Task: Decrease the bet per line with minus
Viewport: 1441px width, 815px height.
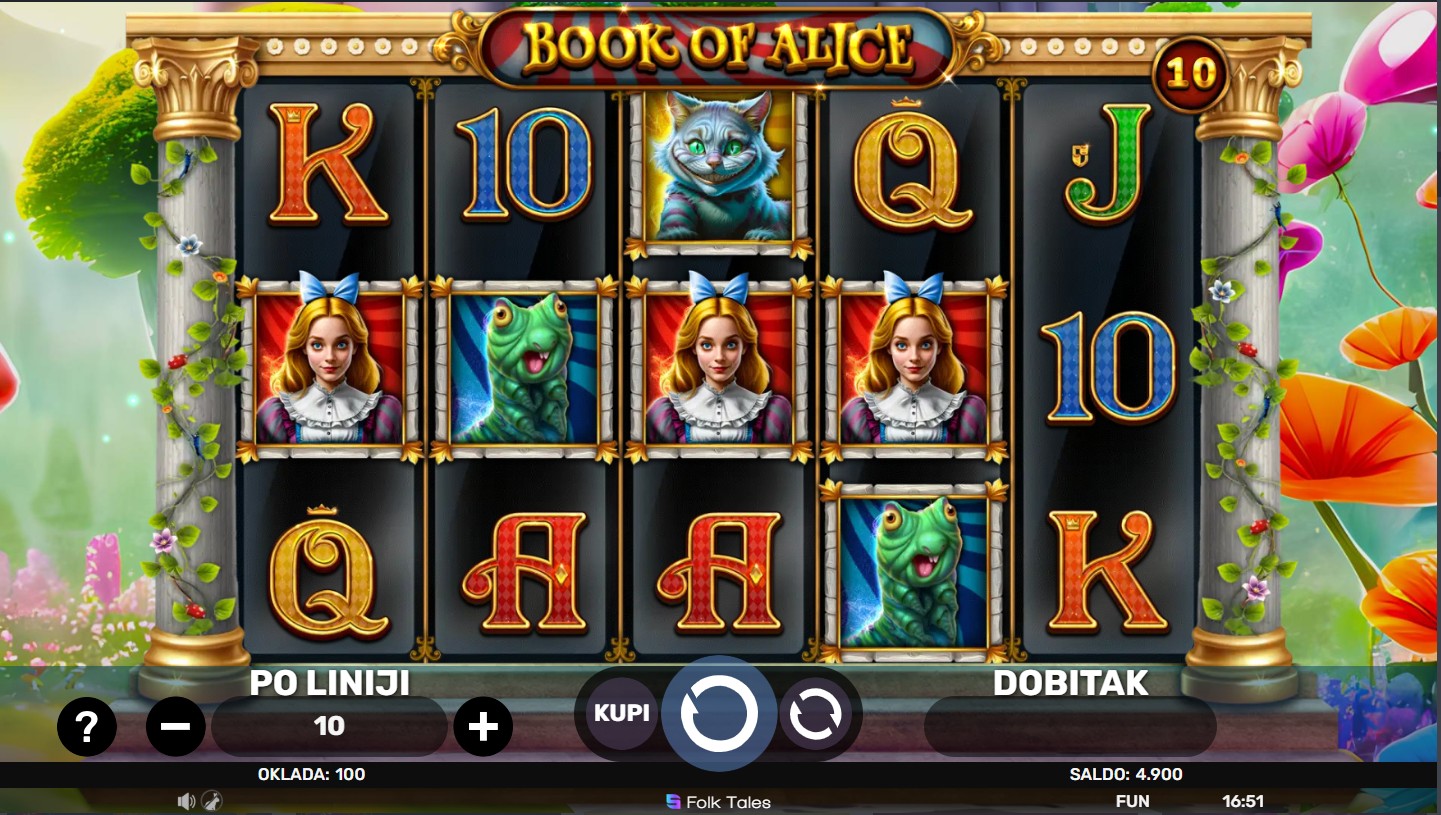Action: coord(176,726)
